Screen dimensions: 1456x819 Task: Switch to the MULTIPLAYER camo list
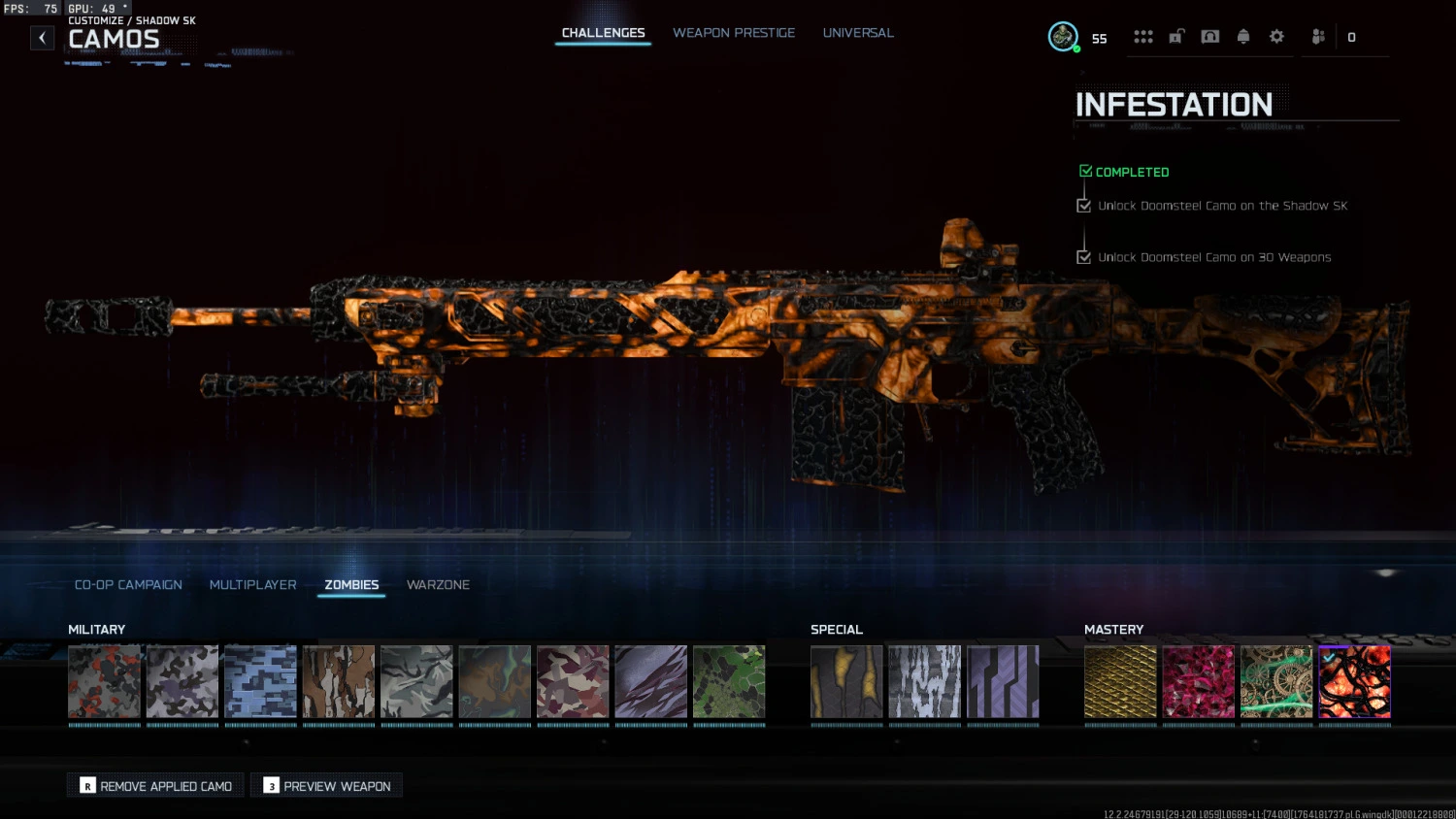click(x=252, y=584)
